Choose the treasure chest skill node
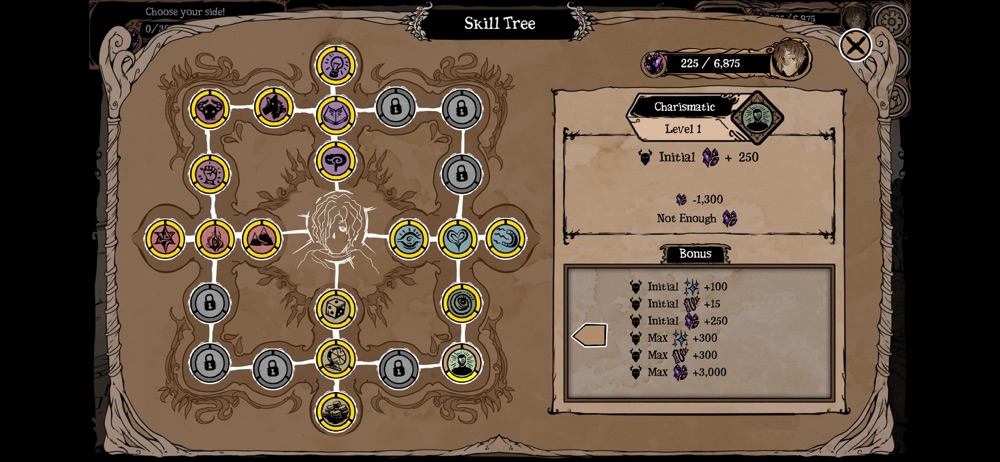Image resolution: width=1000 pixels, height=462 pixels. click(x=336, y=410)
